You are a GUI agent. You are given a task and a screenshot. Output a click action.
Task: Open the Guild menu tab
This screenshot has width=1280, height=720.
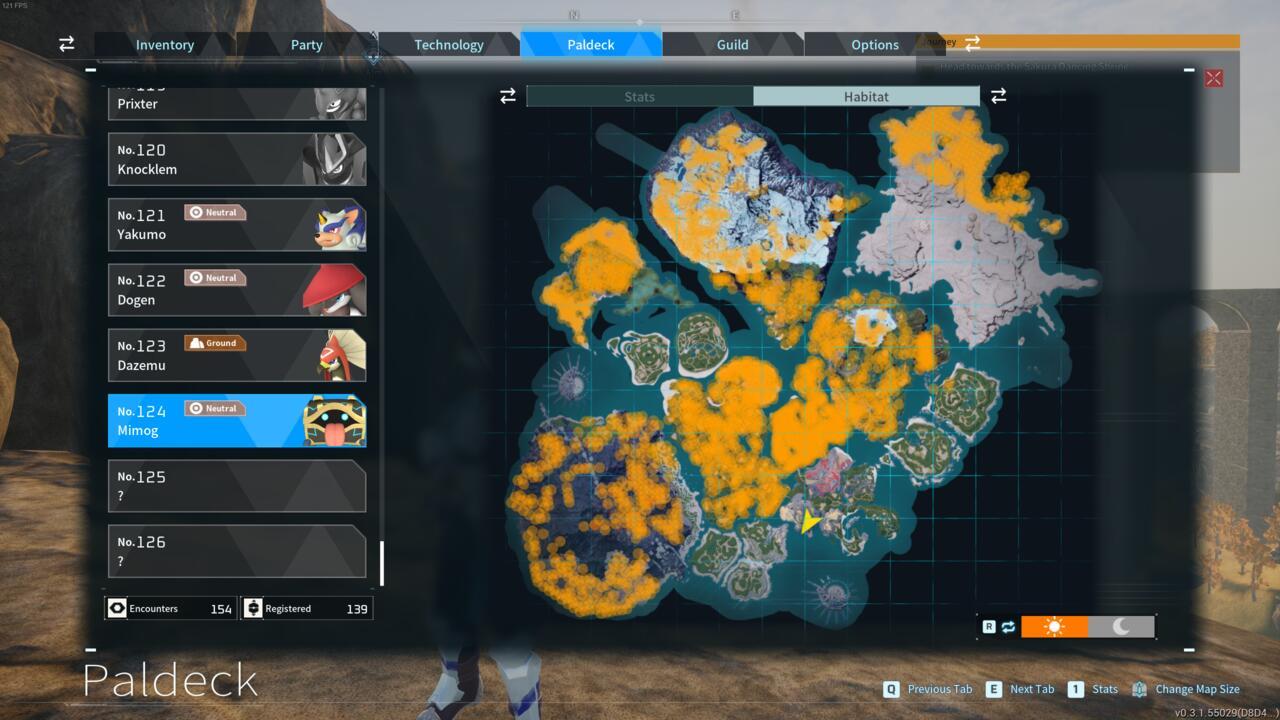pos(732,44)
